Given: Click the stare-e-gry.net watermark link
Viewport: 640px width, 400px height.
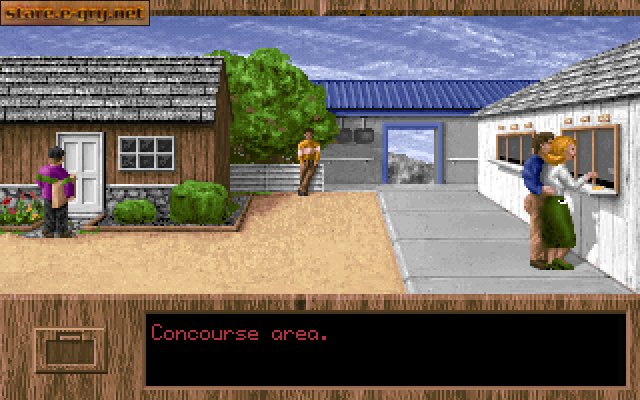Looking at the screenshot, I should click(75, 13).
